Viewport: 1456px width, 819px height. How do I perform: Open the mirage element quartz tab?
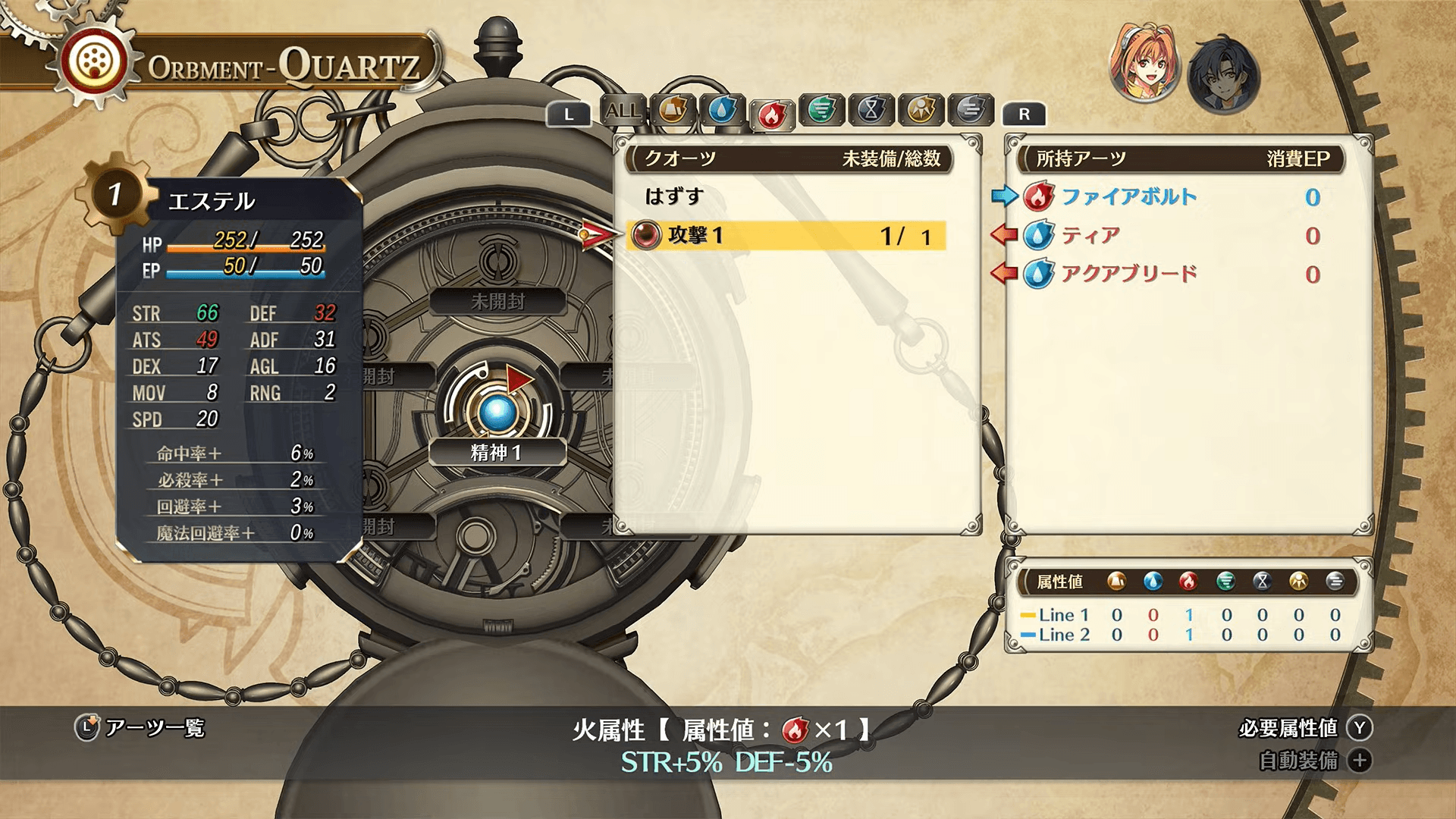pos(971,111)
